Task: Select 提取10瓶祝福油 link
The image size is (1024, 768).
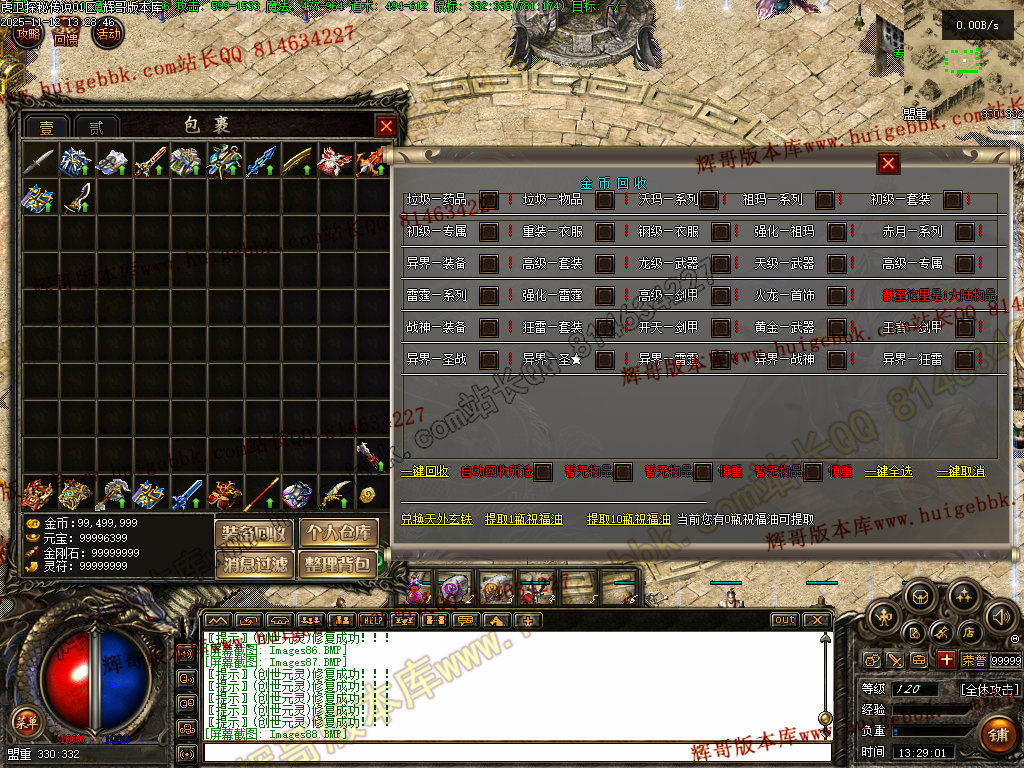Action: pyautogui.click(x=628, y=520)
